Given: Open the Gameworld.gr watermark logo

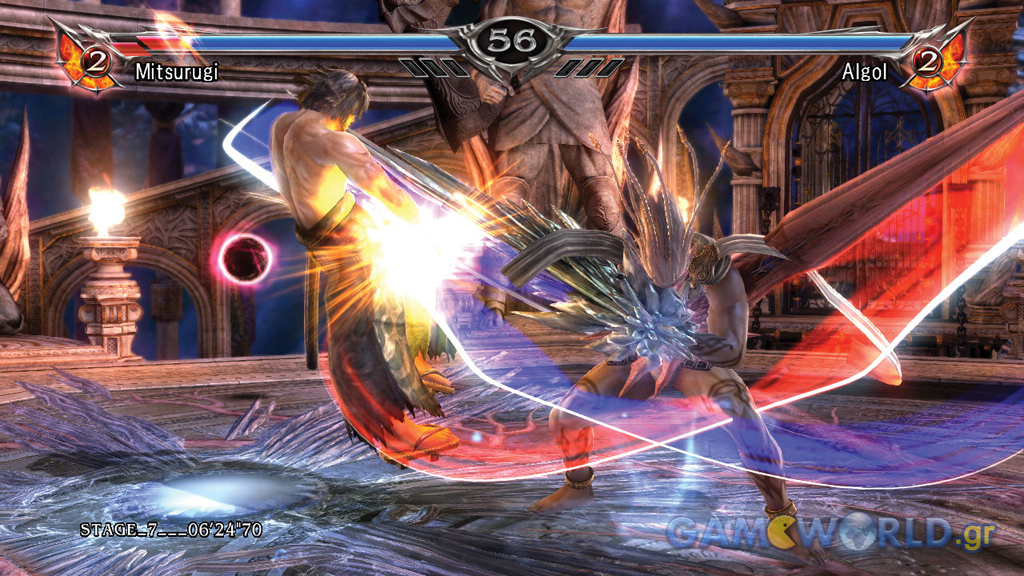Looking at the screenshot, I should pyautogui.click(x=830, y=534).
